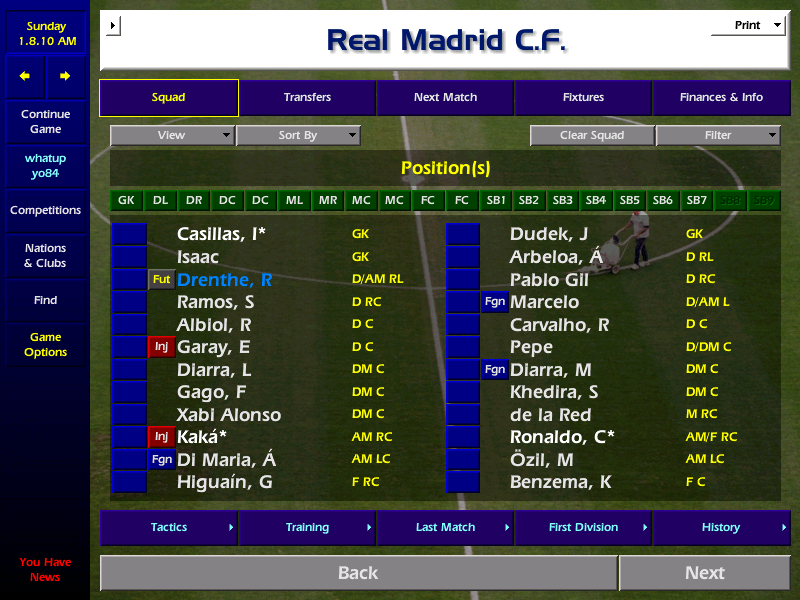Show the Fixtures tab
This screenshot has width=800, height=600.
tap(583, 98)
